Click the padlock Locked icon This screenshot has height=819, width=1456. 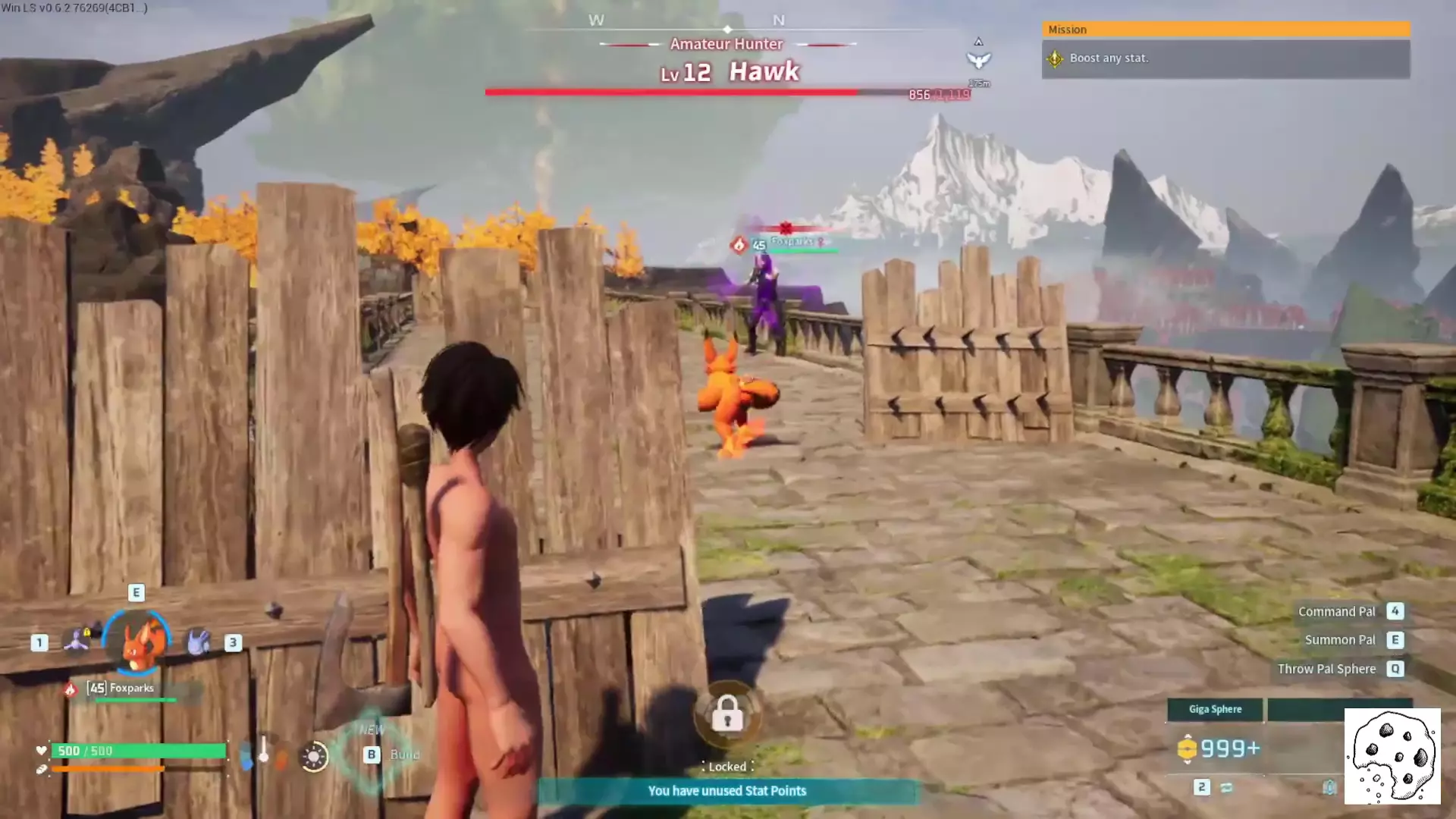coord(727,714)
